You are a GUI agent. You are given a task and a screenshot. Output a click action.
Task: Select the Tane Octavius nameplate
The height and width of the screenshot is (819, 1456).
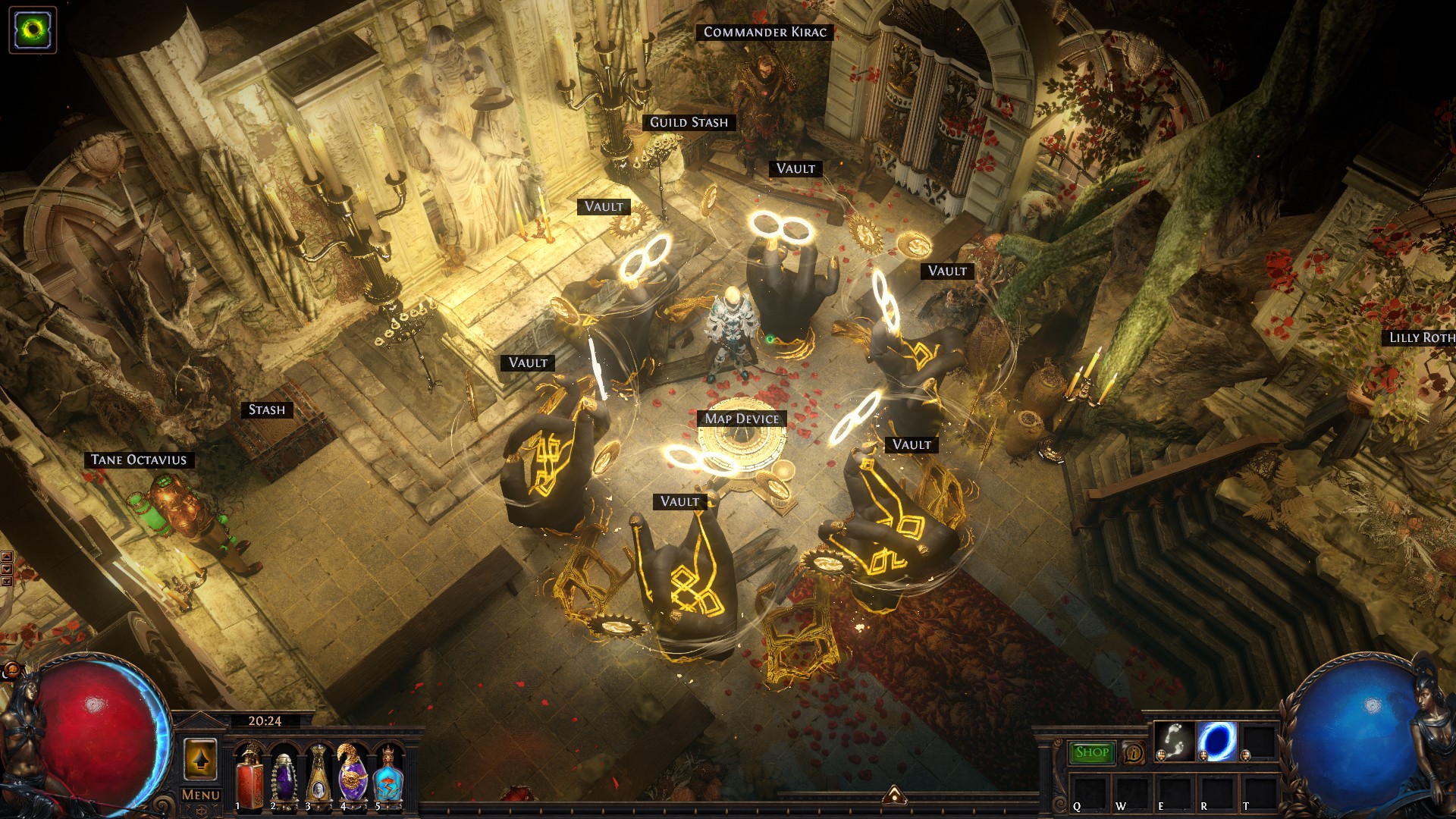pyautogui.click(x=139, y=460)
